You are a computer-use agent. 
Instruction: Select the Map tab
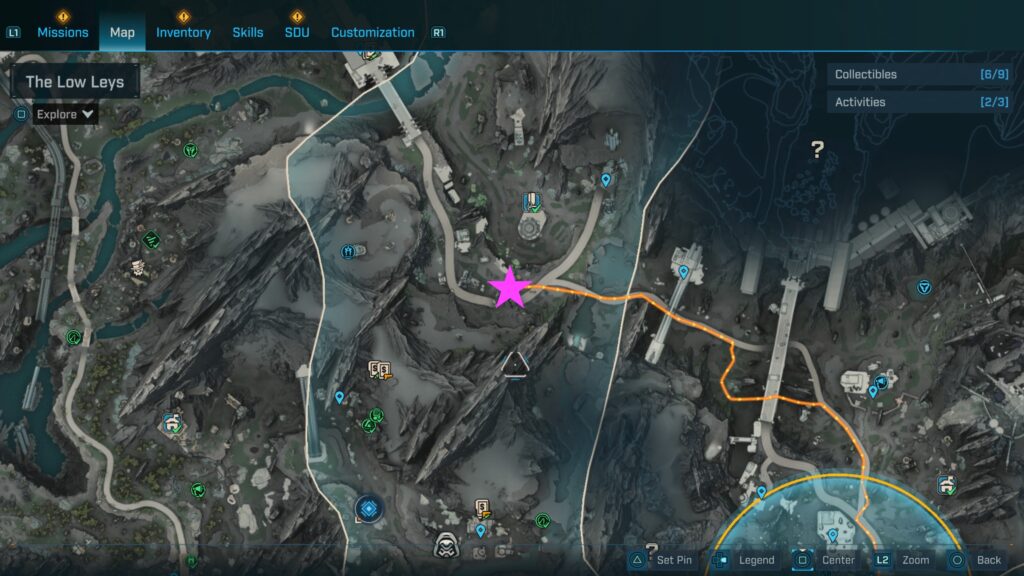[x=122, y=32]
